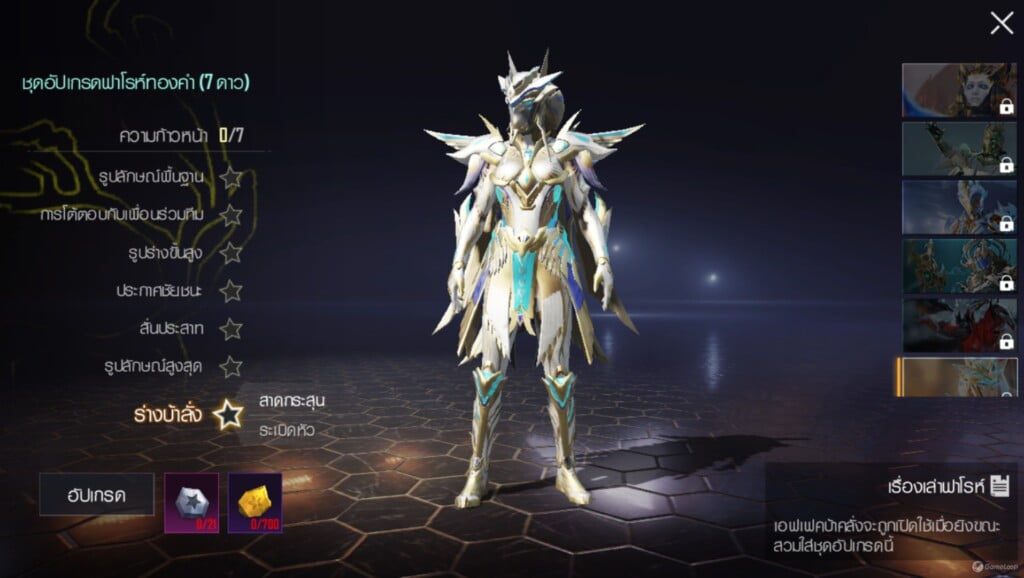Screen dimensions: 1024x578
Task: View the locked blue-toned armor thumbnail
Action: 959,207
